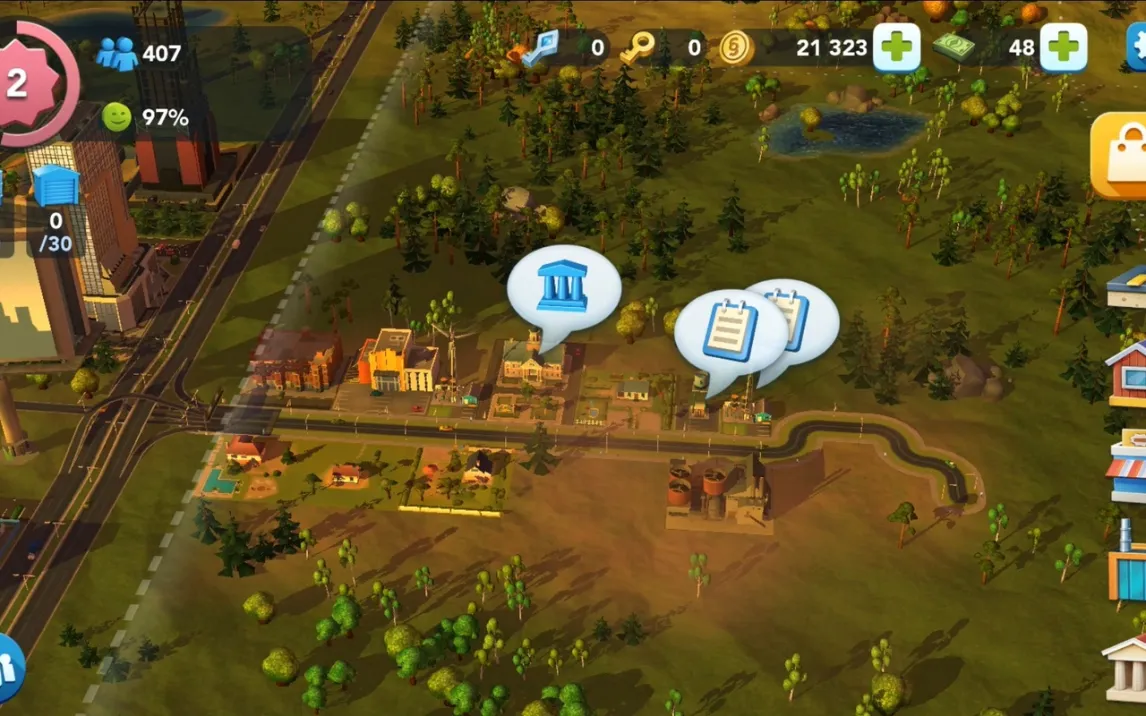This screenshot has width=1146, height=716.
Task: Select the red house residential build category
Action: [x=1128, y=373]
